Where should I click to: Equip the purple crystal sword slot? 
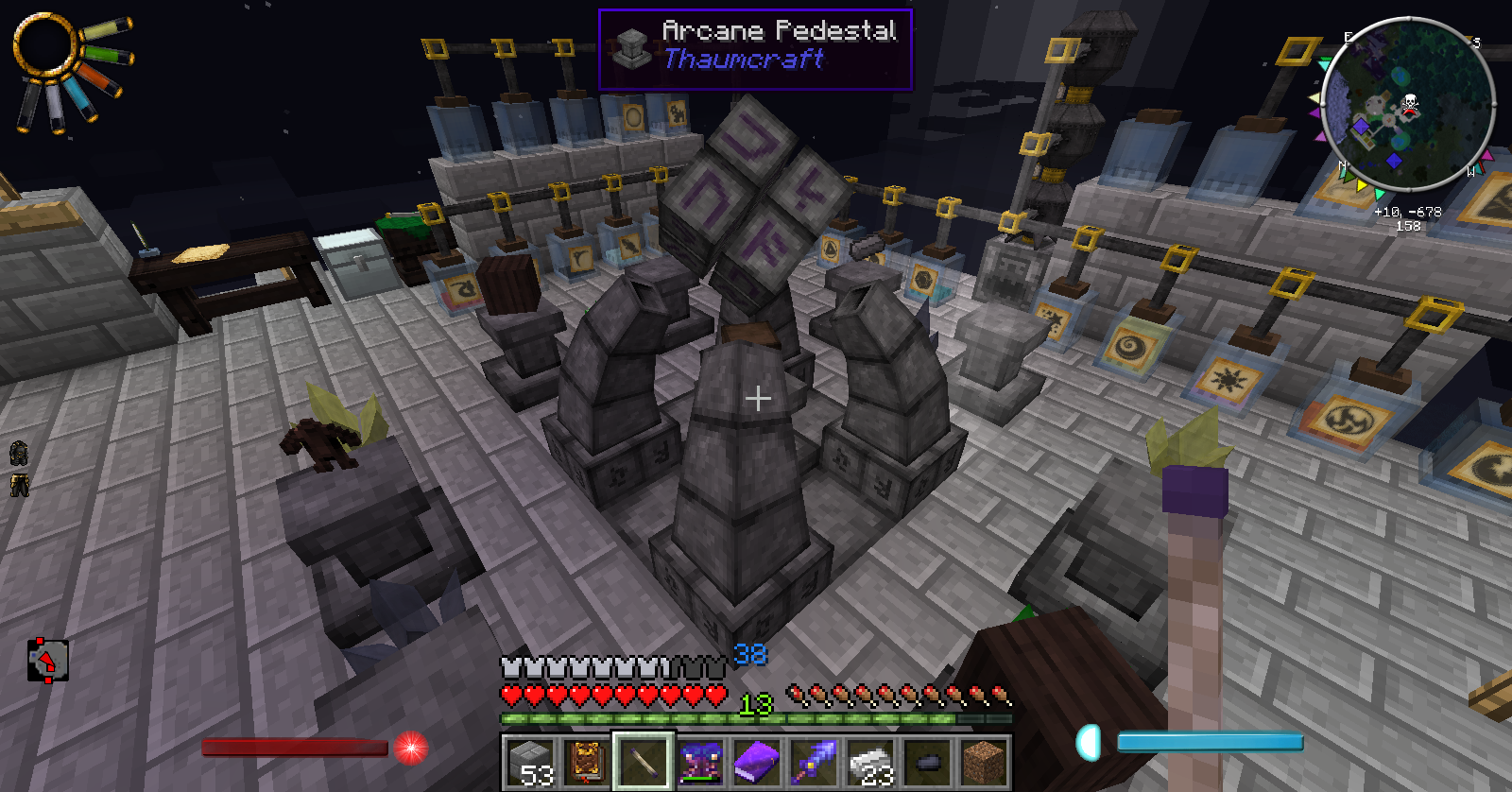(x=814, y=762)
